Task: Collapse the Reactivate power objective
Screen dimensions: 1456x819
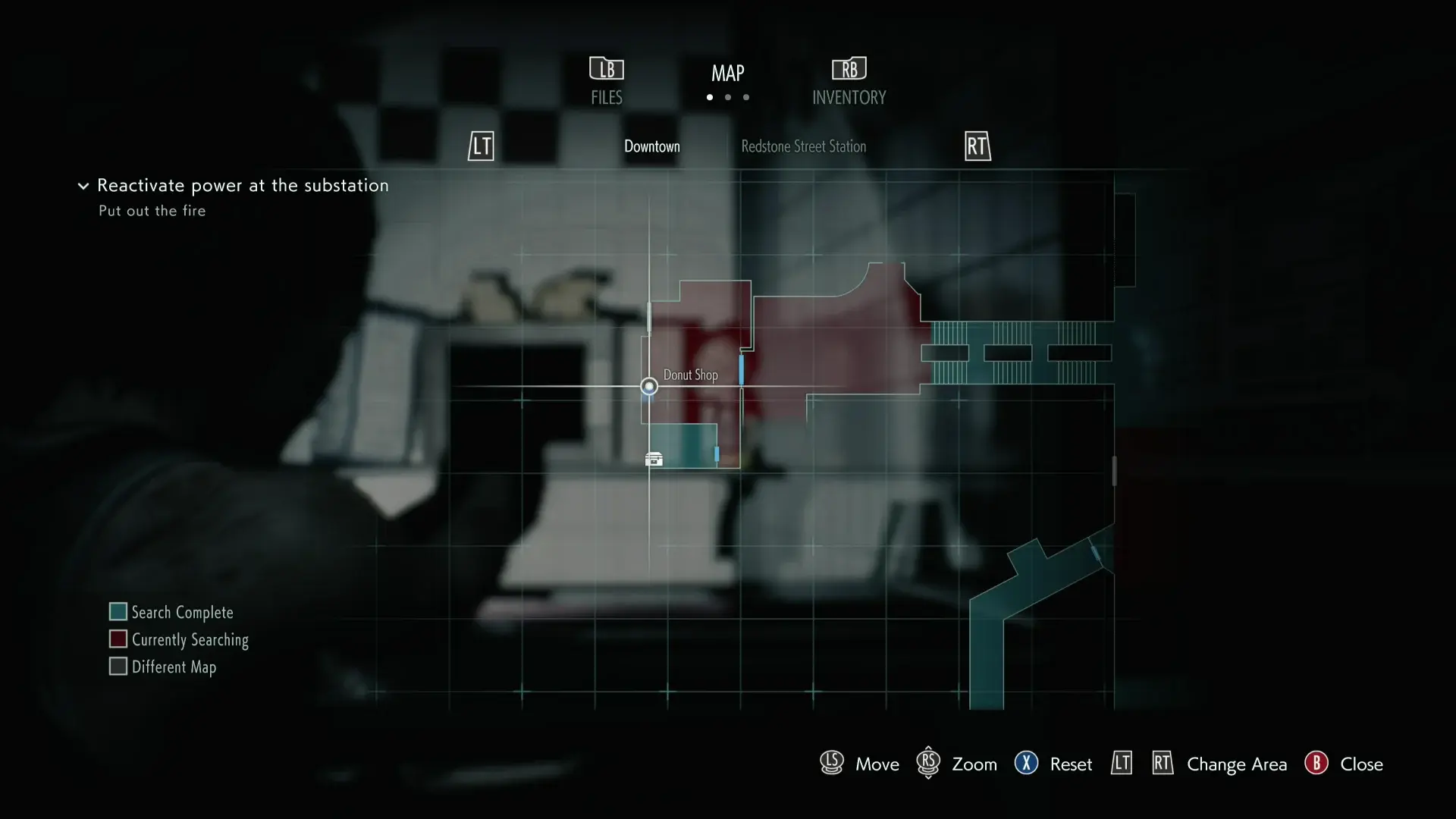Action: click(x=83, y=186)
